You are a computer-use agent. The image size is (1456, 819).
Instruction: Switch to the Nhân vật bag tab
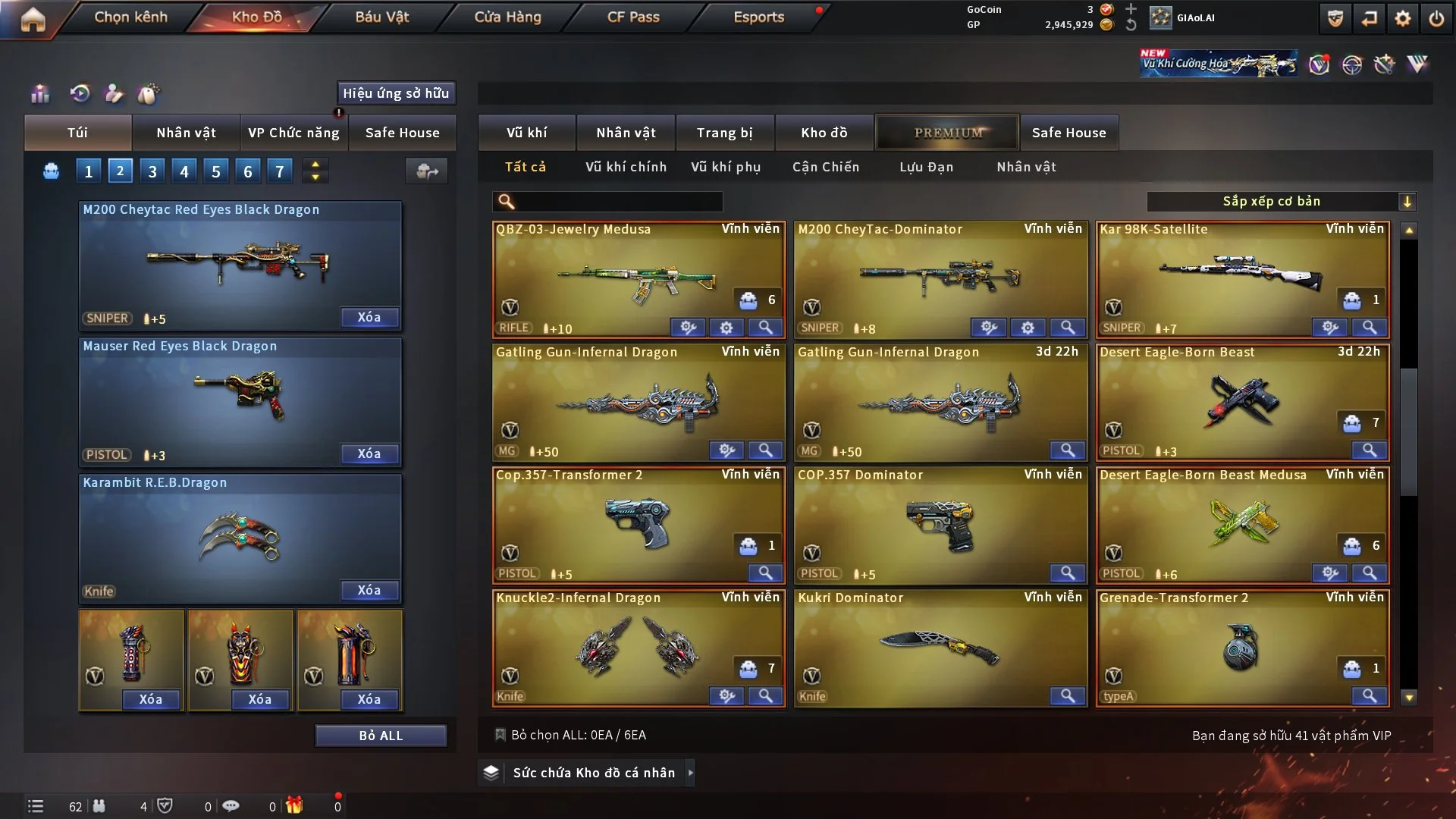click(x=186, y=133)
